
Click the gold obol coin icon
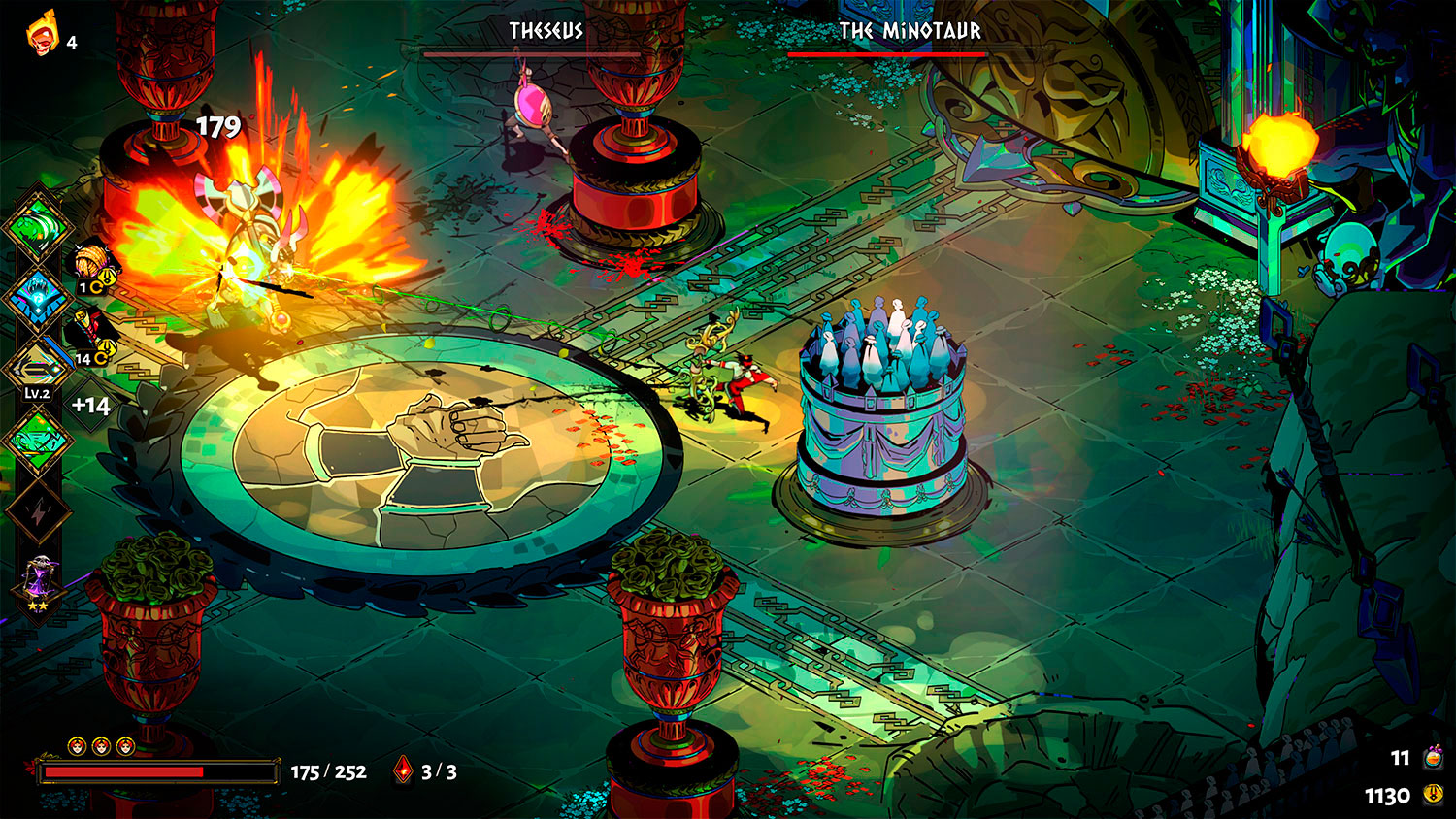(x=1434, y=795)
